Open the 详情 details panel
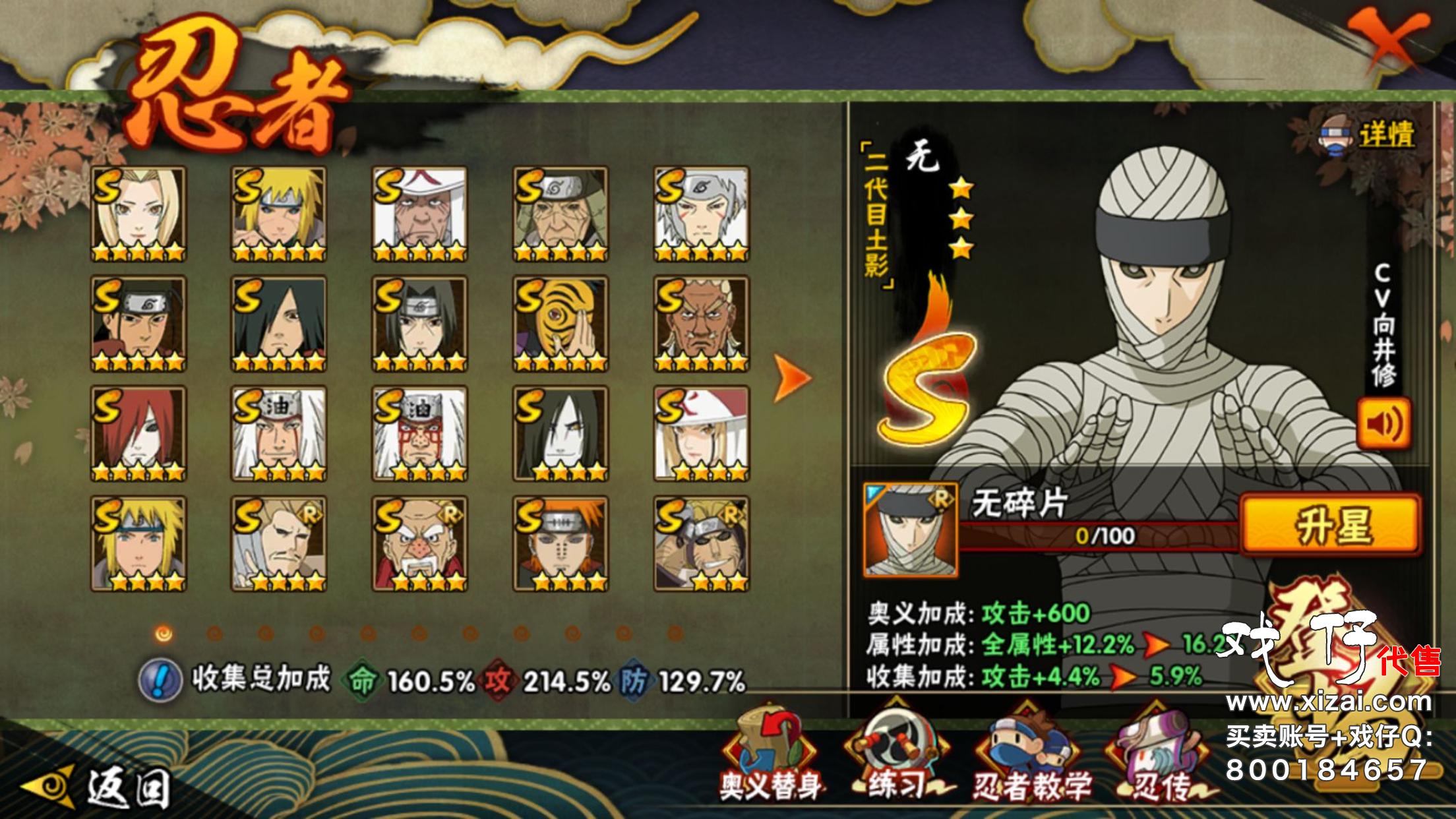This screenshot has width=1456, height=819. pos(1369,135)
